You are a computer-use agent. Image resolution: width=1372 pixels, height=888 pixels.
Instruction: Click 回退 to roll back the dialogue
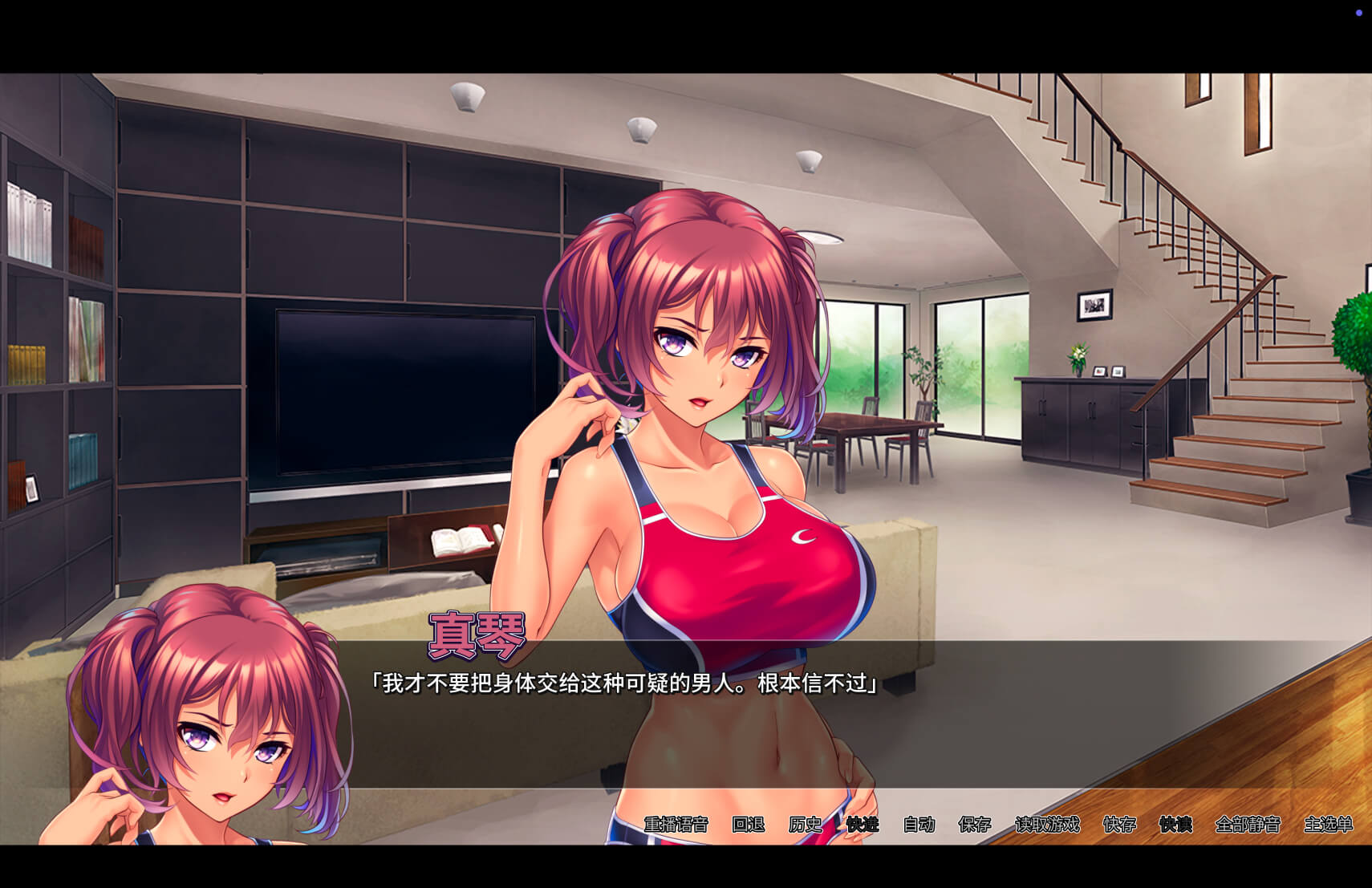tap(748, 824)
